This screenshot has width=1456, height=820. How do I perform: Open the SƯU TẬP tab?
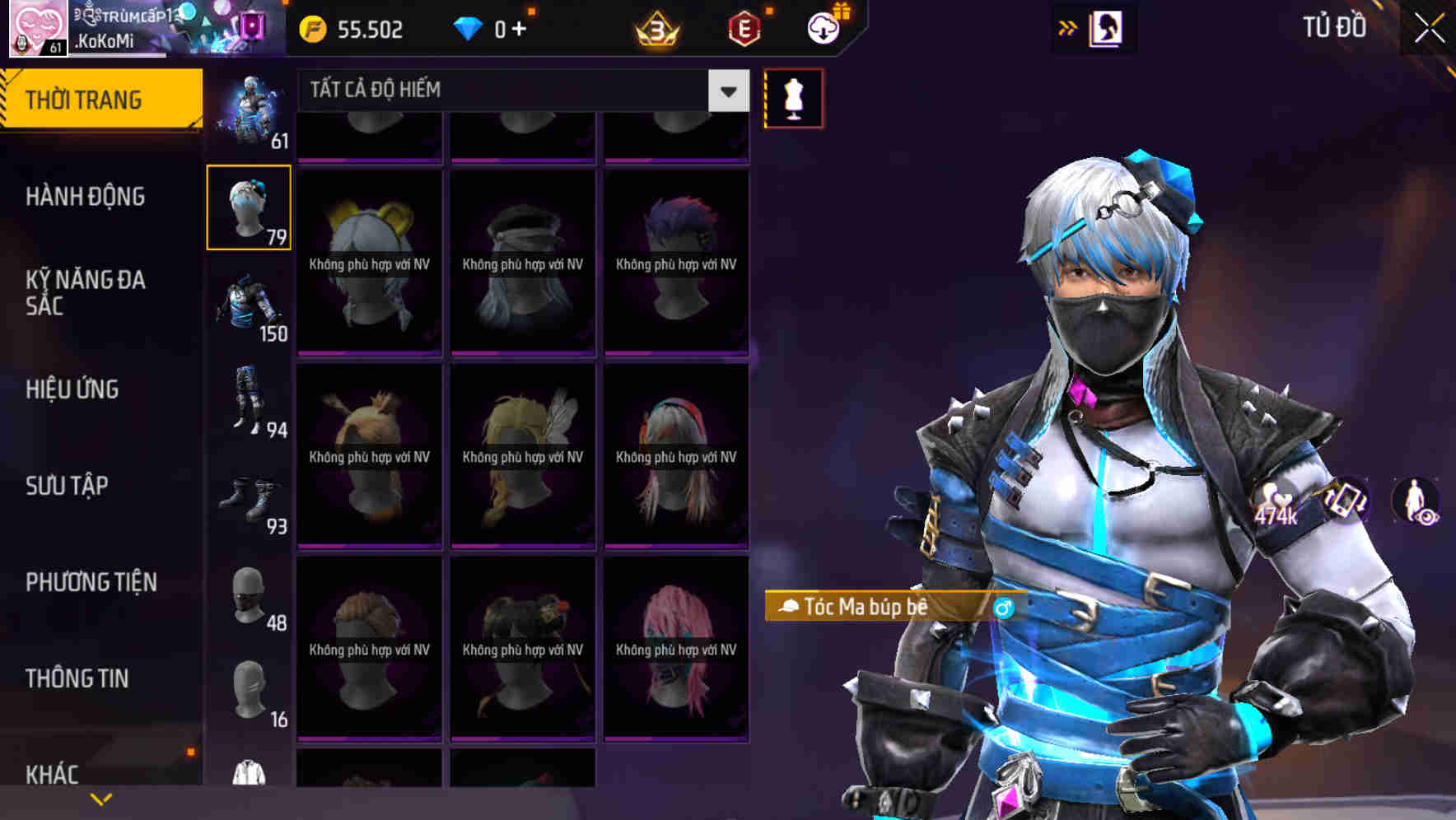tap(66, 487)
